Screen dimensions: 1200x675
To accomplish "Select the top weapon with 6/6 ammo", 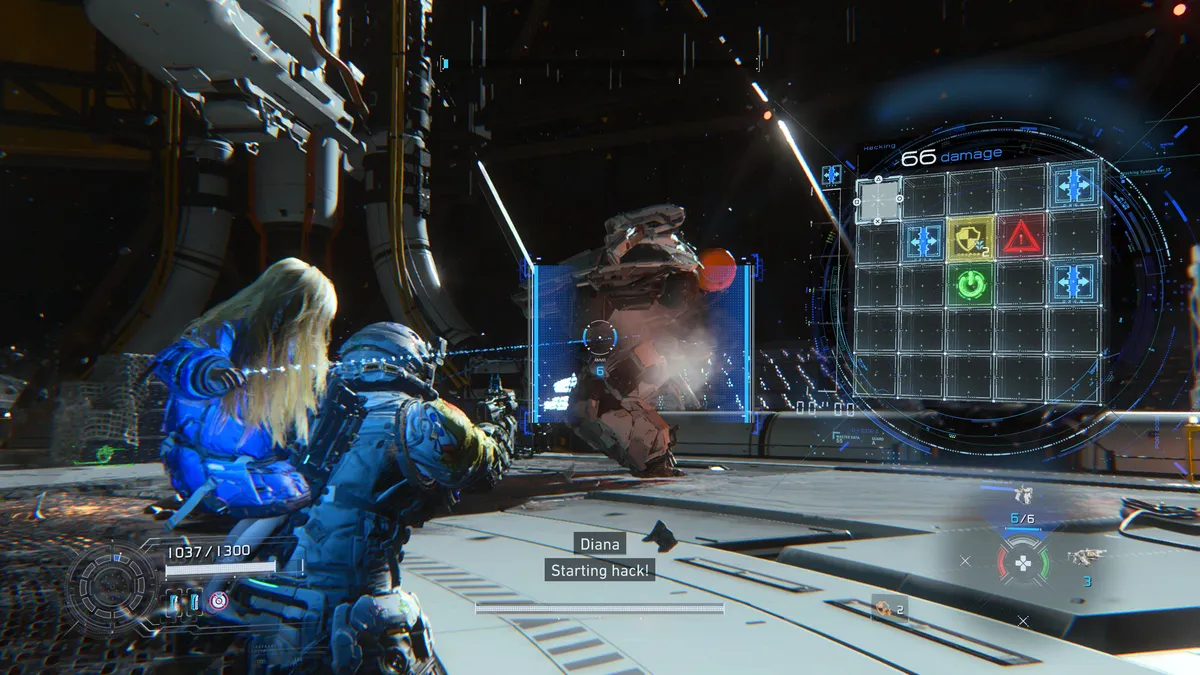I will [1022, 495].
